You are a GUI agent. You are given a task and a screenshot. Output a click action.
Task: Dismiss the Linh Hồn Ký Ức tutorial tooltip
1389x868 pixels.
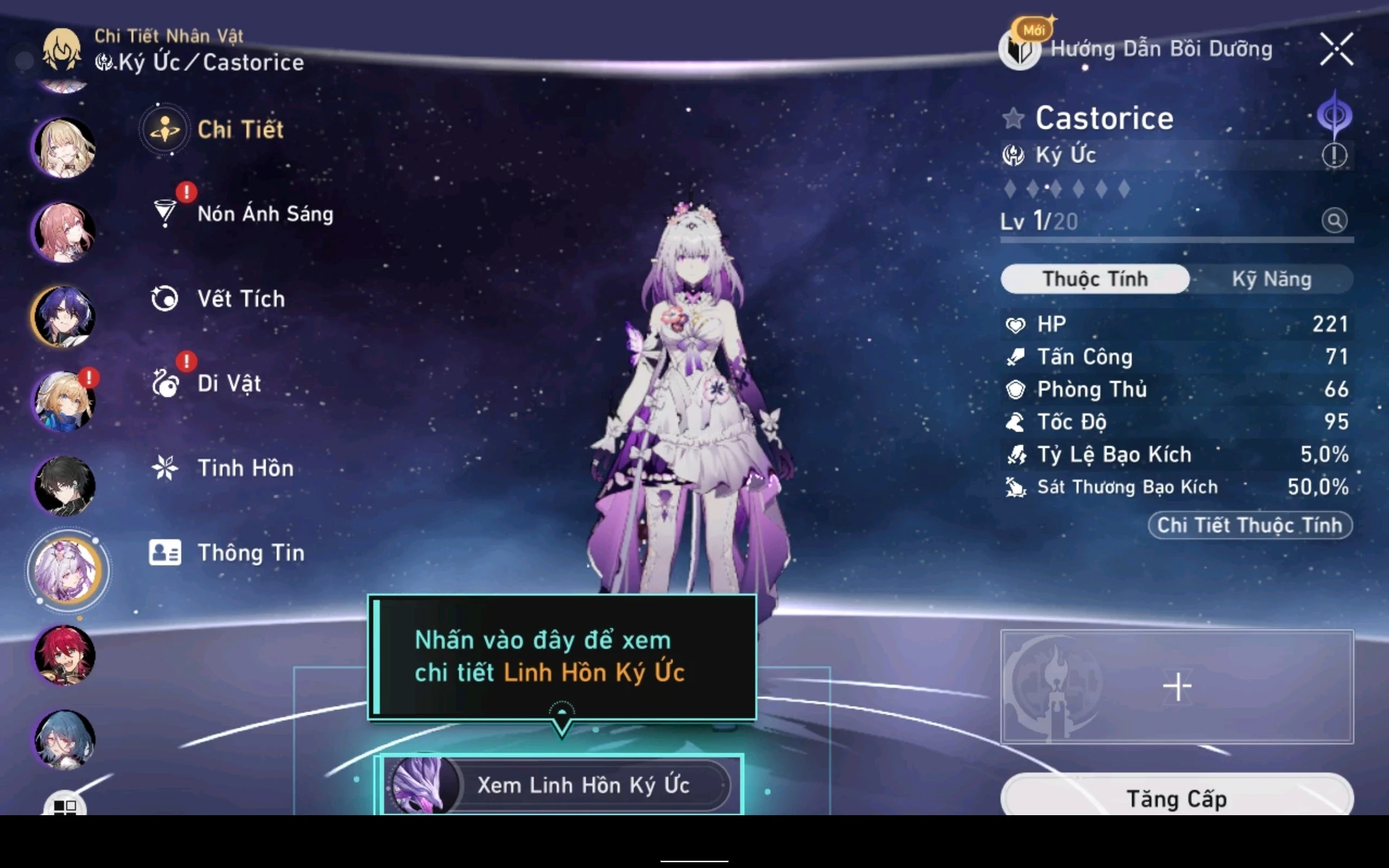tap(561, 655)
